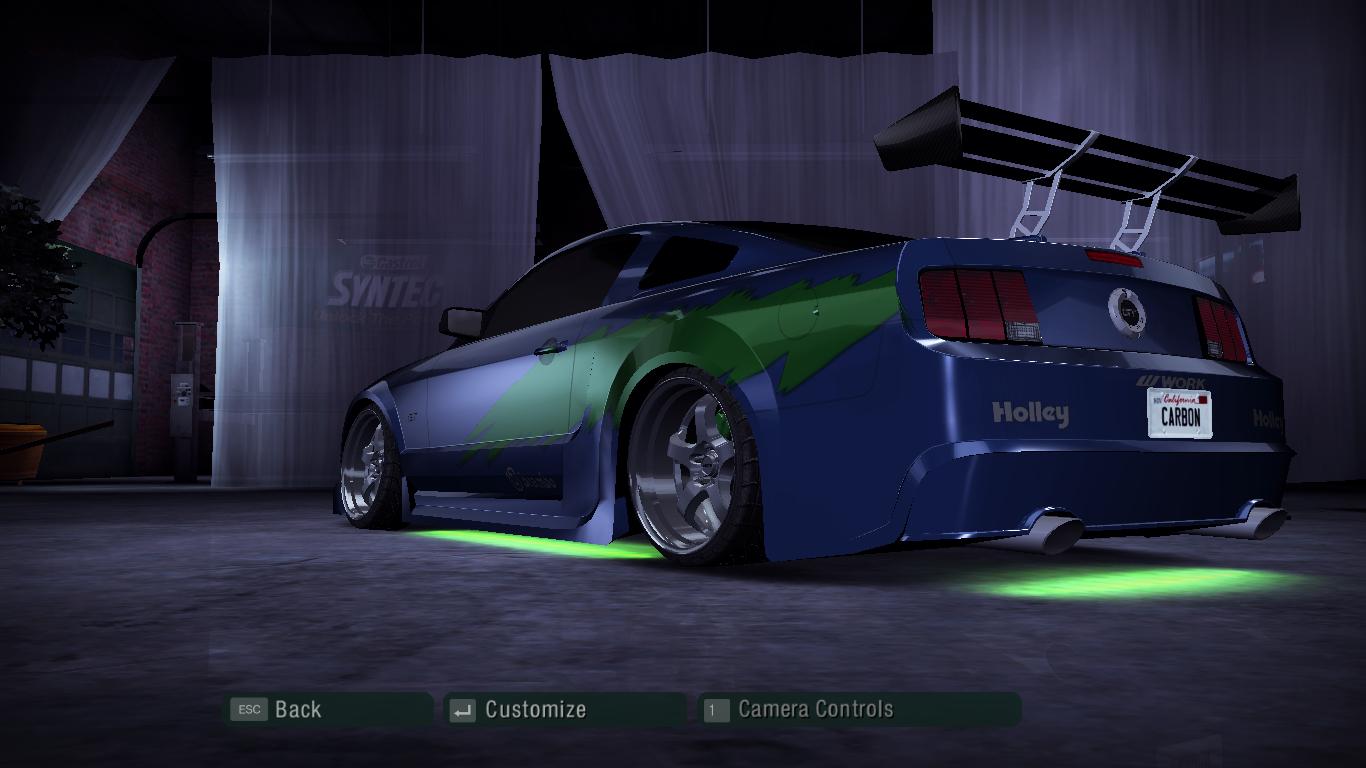Go back with the Back button
The image size is (1366, 768).
[297, 710]
